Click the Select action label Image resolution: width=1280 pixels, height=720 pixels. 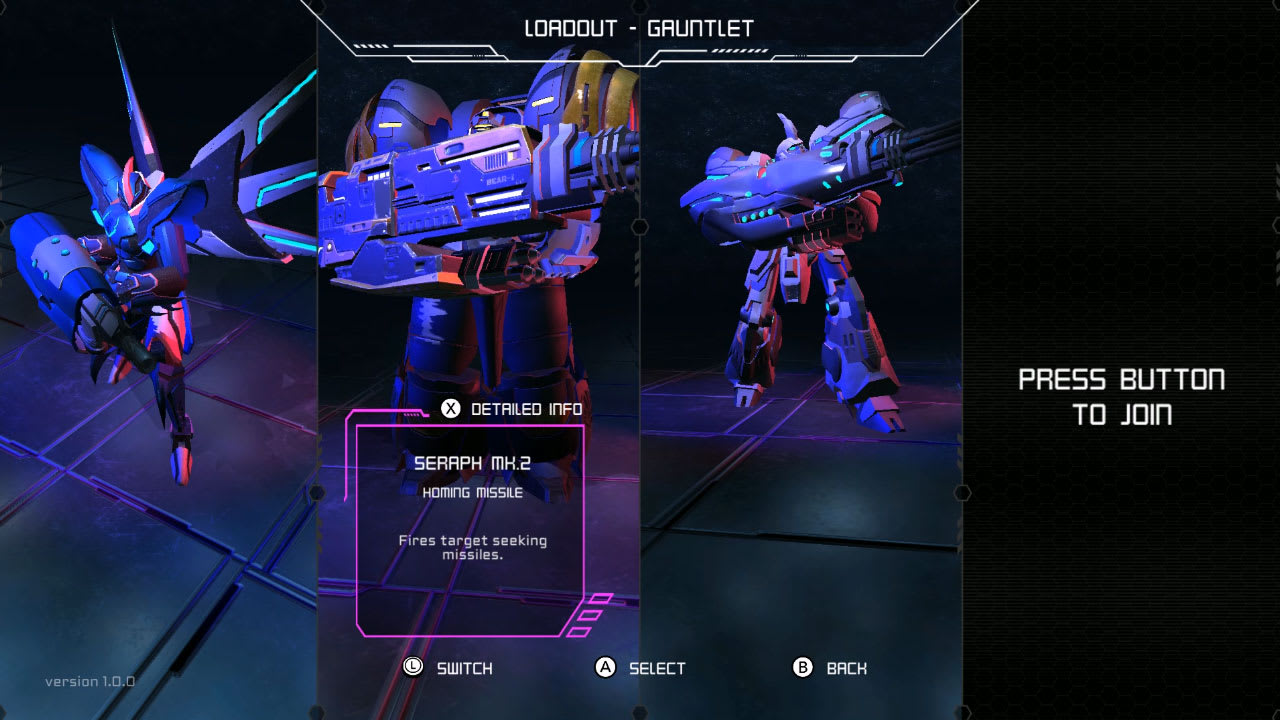[x=653, y=668]
